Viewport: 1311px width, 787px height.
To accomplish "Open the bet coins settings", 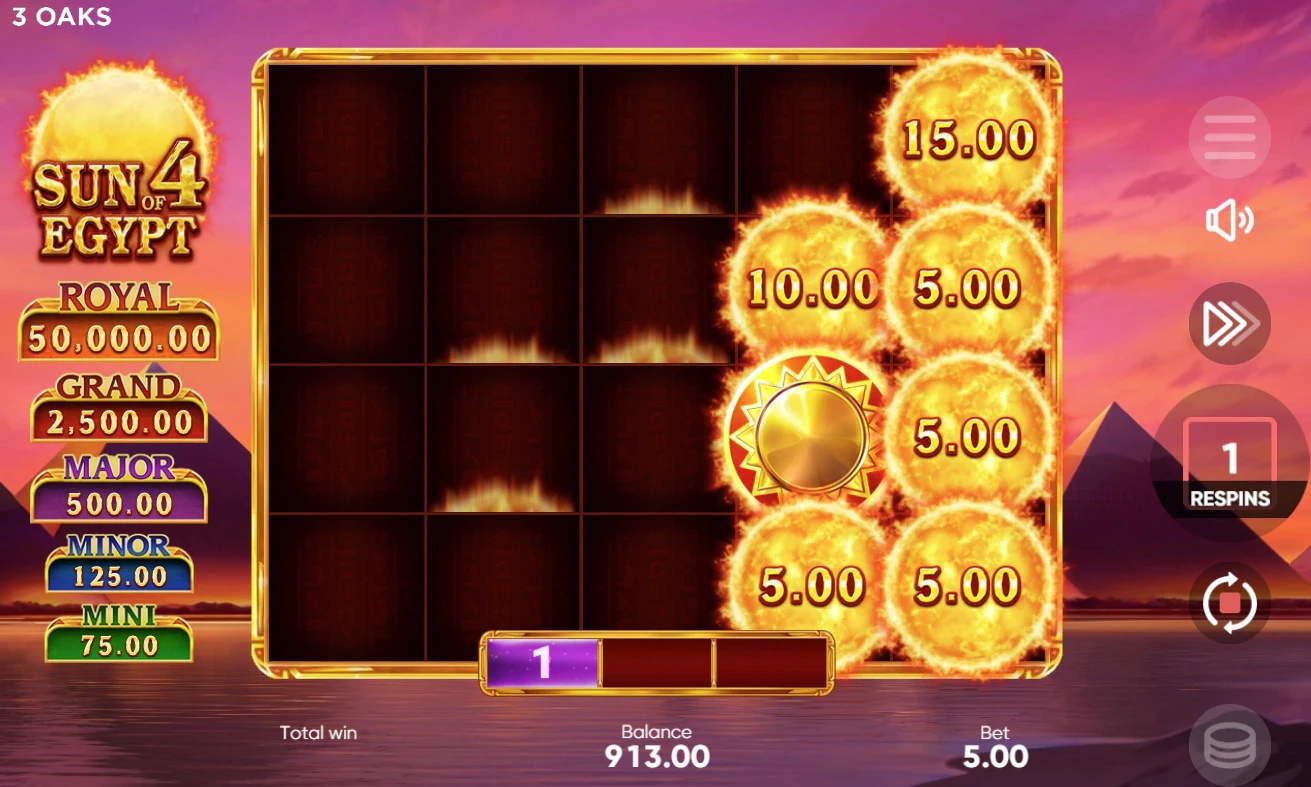I will (x=1229, y=744).
